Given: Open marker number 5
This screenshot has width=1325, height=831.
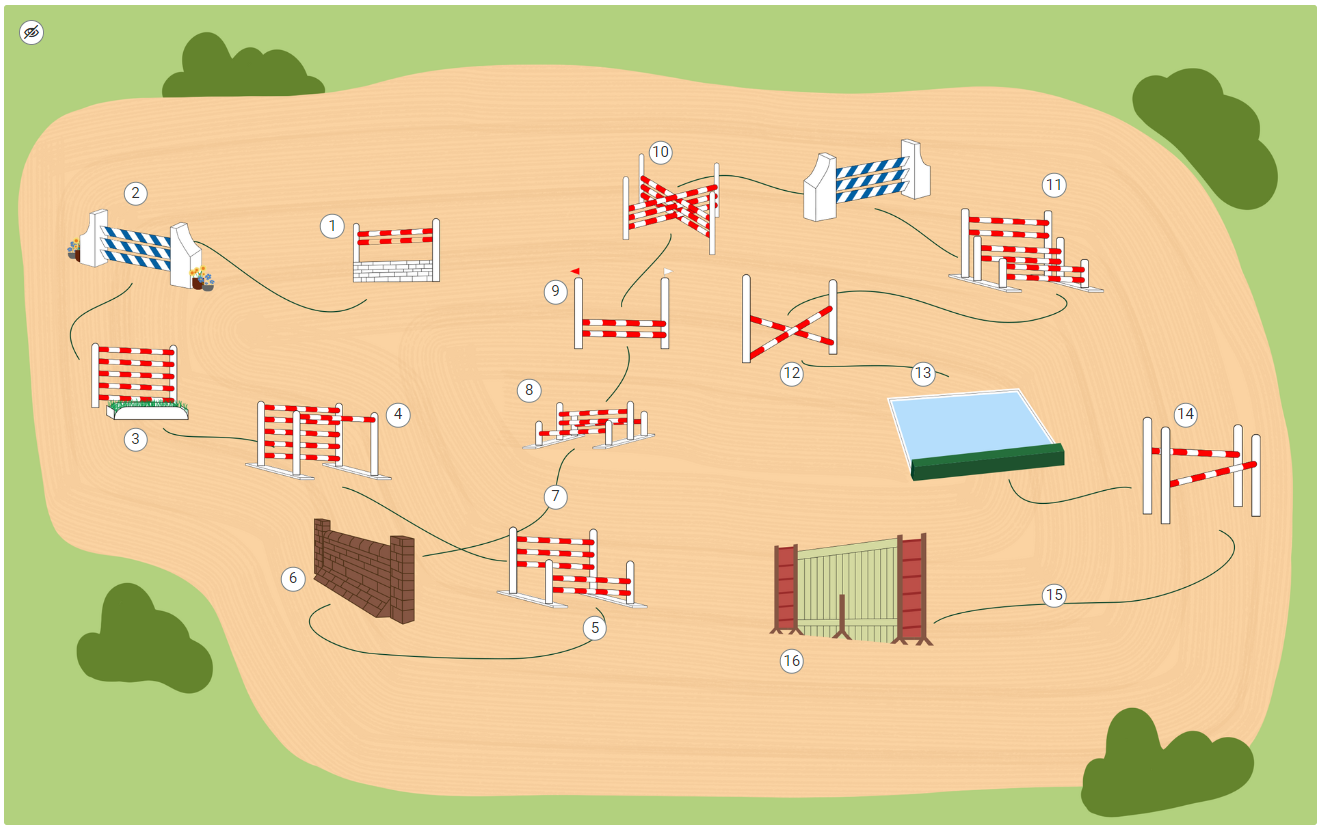Looking at the screenshot, I should click(596, 628).
